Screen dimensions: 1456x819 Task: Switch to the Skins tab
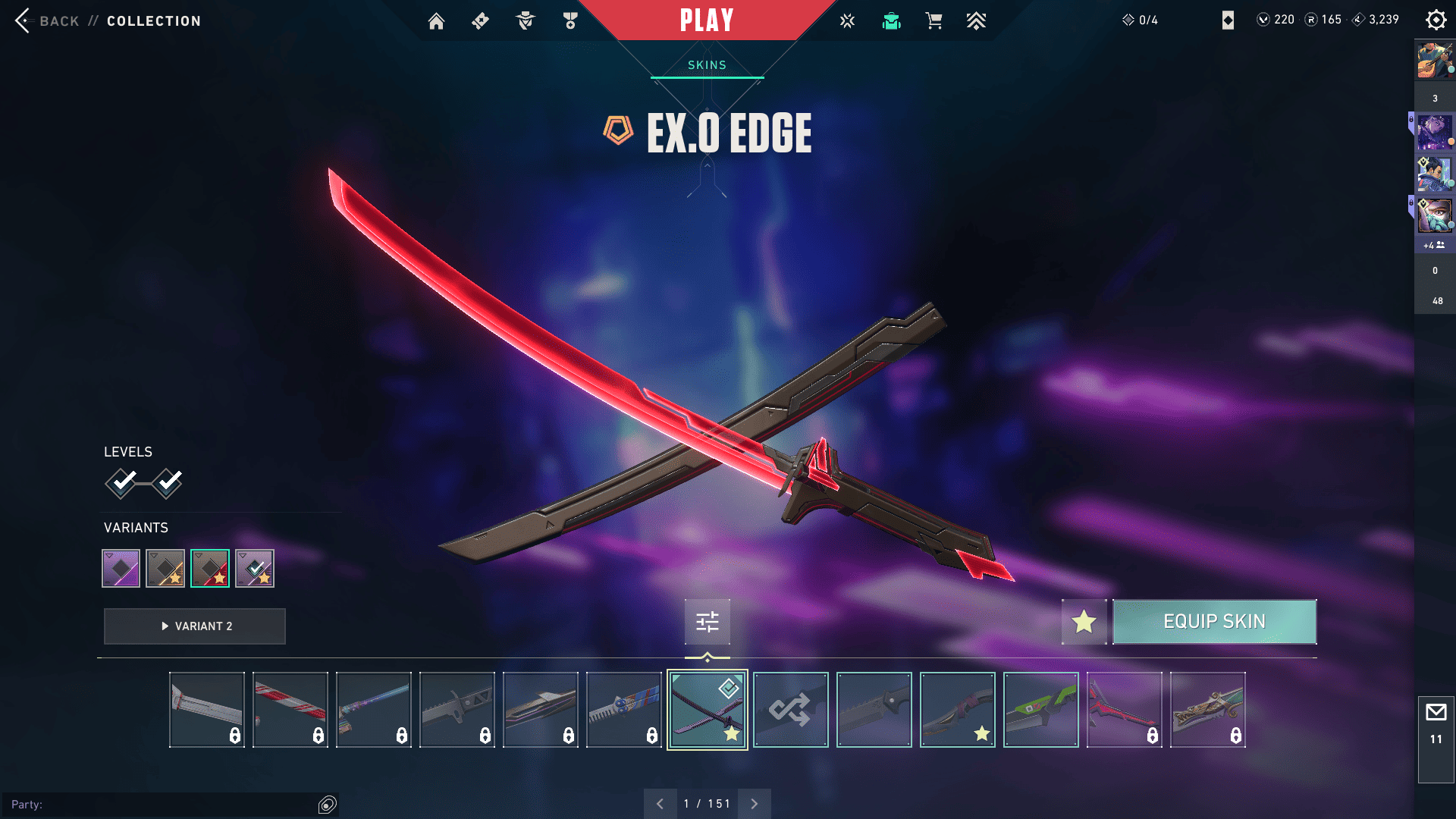tap(707, 65)
